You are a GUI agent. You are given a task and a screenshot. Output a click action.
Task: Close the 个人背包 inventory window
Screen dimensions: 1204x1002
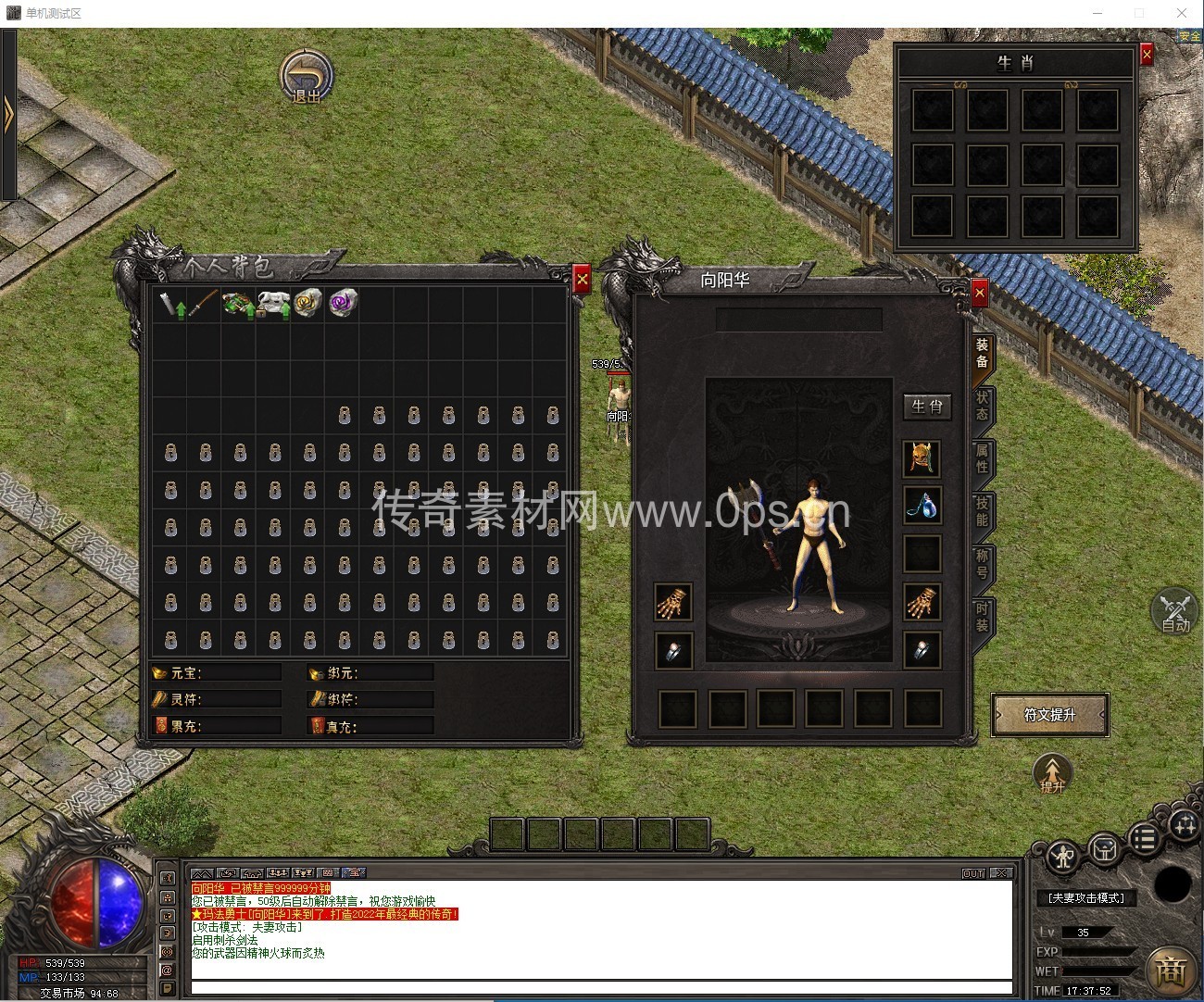tap(582, 279)
